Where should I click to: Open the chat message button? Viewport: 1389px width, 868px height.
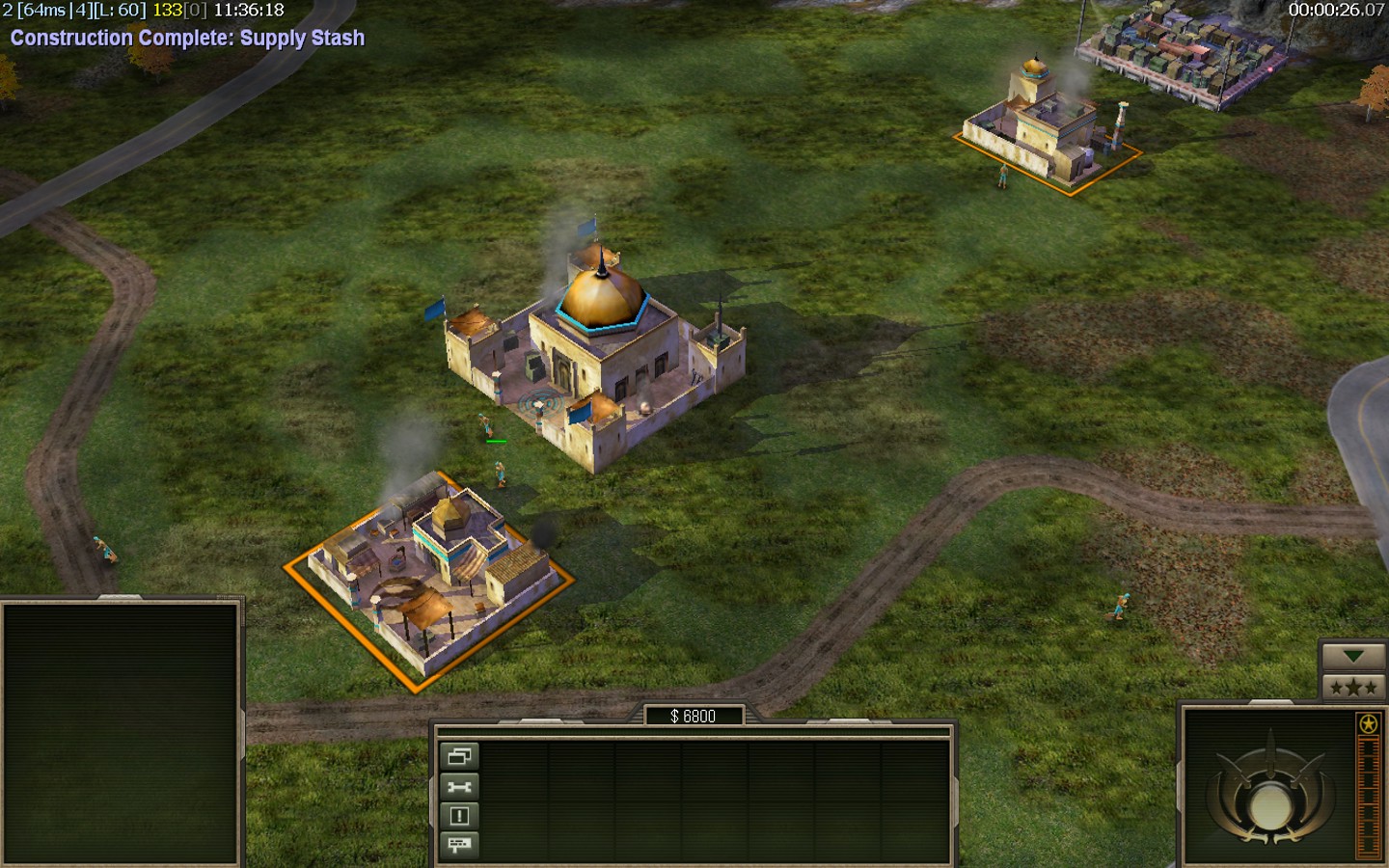tap(459, 846)
